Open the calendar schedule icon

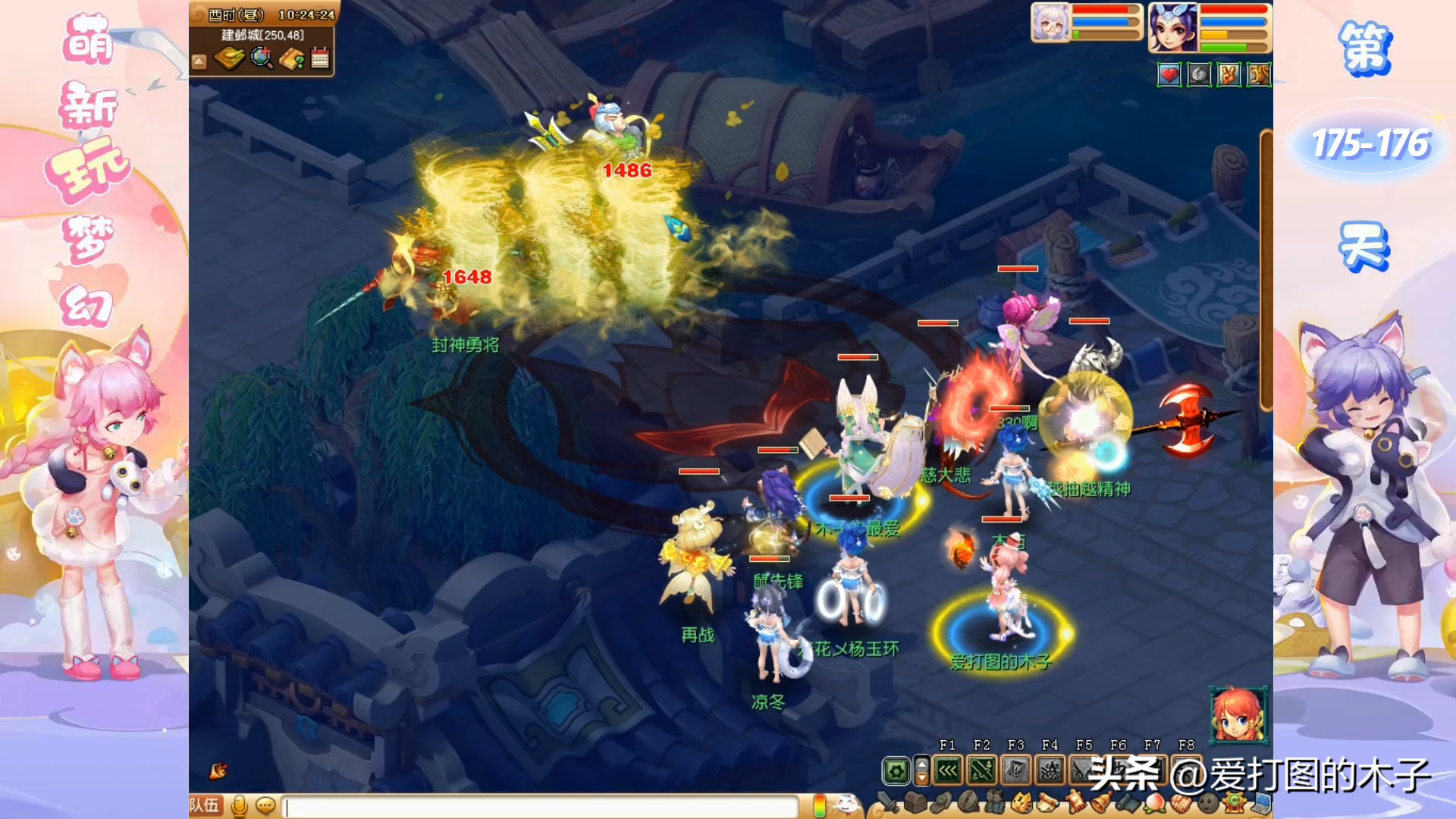[320, 58]
